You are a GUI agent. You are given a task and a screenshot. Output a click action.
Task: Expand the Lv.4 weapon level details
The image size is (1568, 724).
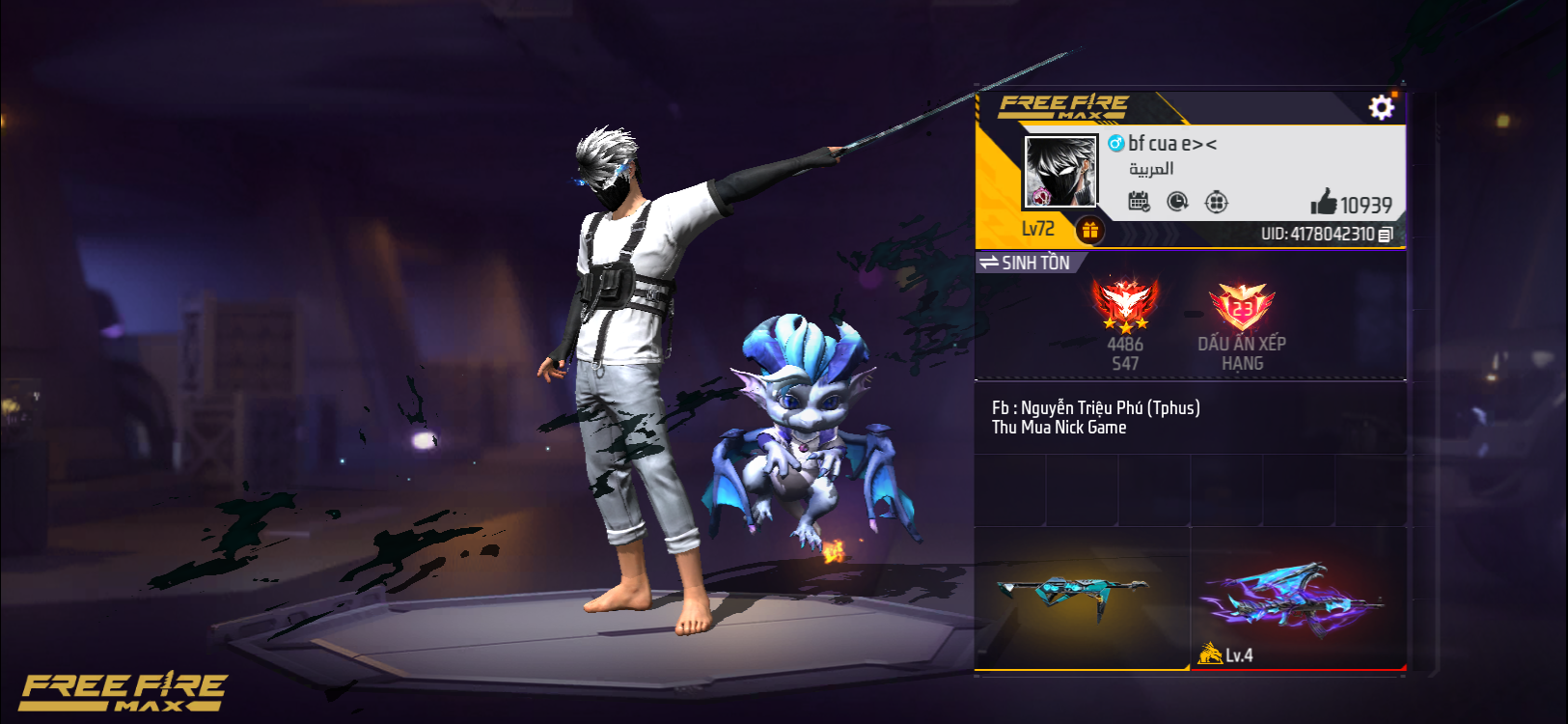(1226, 653)
